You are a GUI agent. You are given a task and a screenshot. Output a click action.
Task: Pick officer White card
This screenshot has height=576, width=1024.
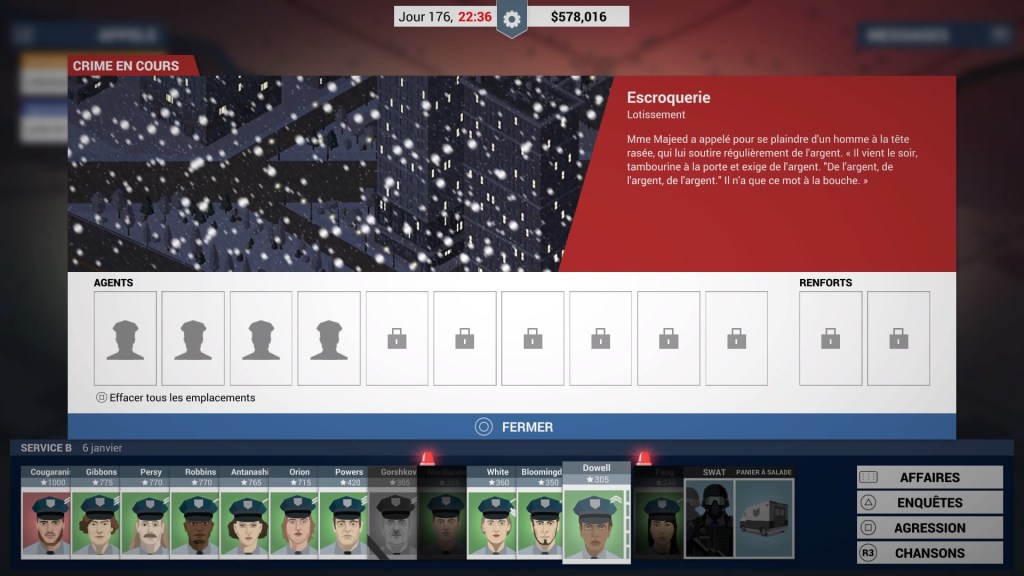(x=493, y=511)
